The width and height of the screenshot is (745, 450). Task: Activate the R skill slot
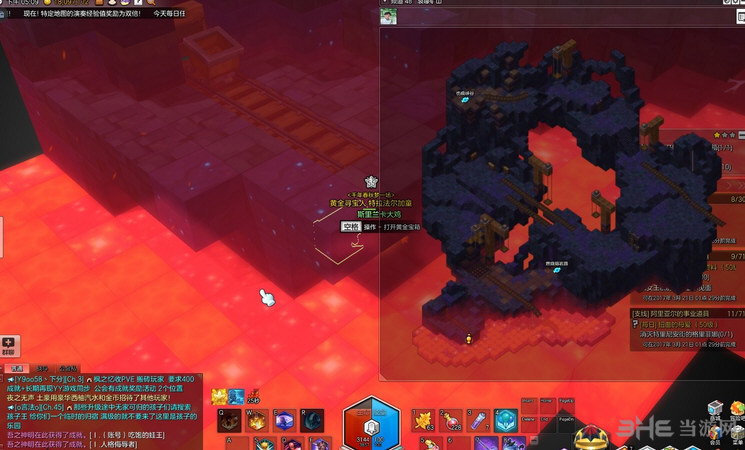pos(311,420)
